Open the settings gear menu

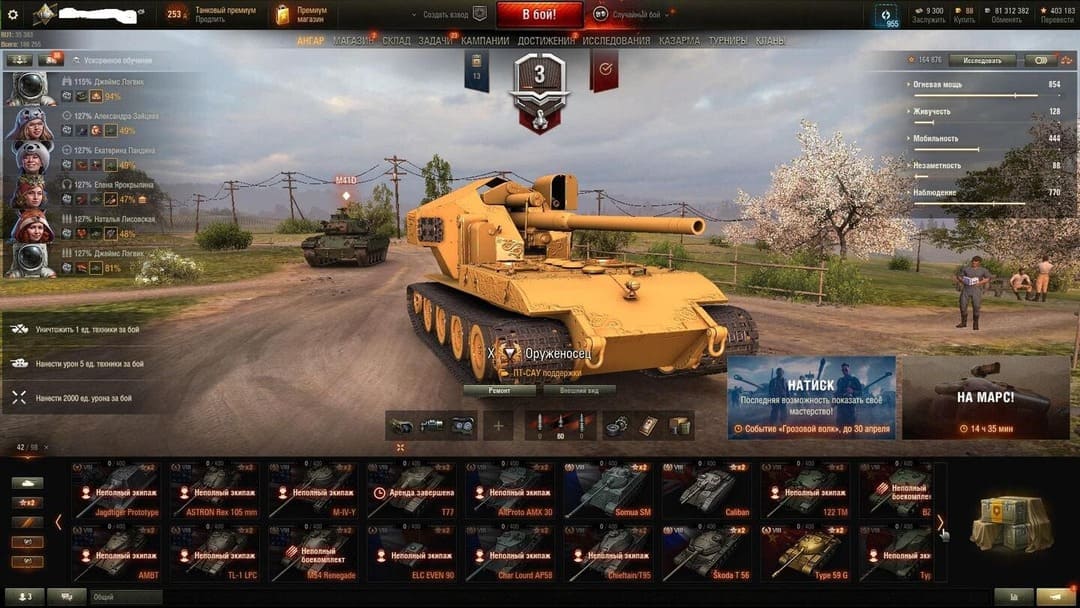[13, 14]
